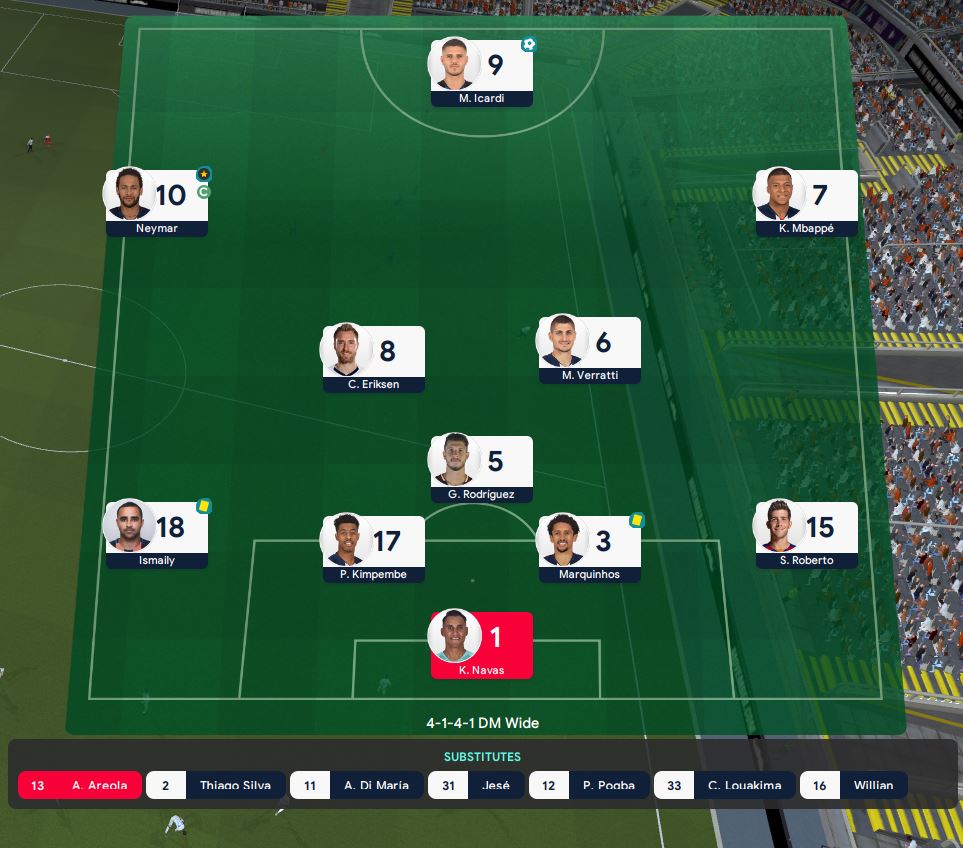The height and width of the screenshot is (848, 963).
Task: Click substitute P. Pogba
Action: pos(588,785)
